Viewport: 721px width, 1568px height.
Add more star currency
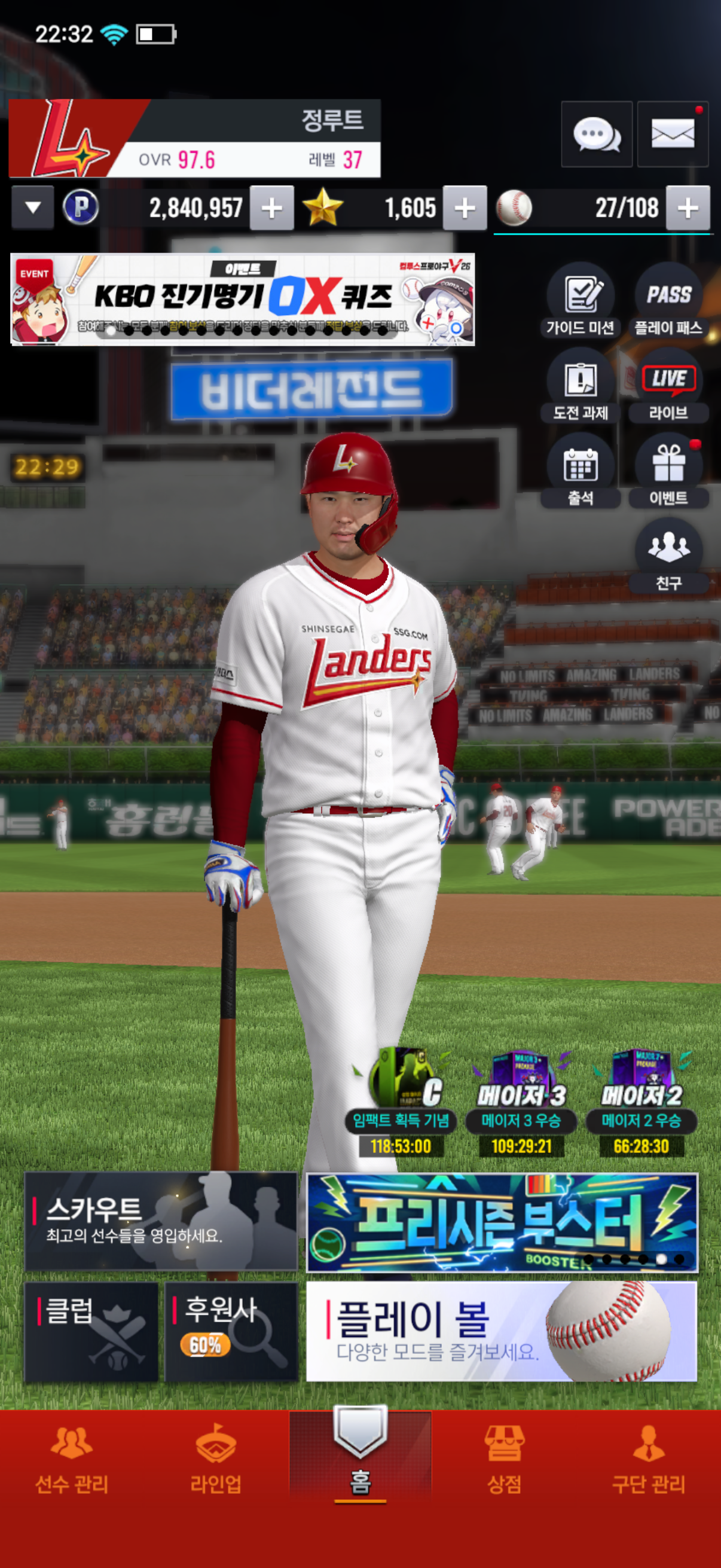click(x=465, y=208)
